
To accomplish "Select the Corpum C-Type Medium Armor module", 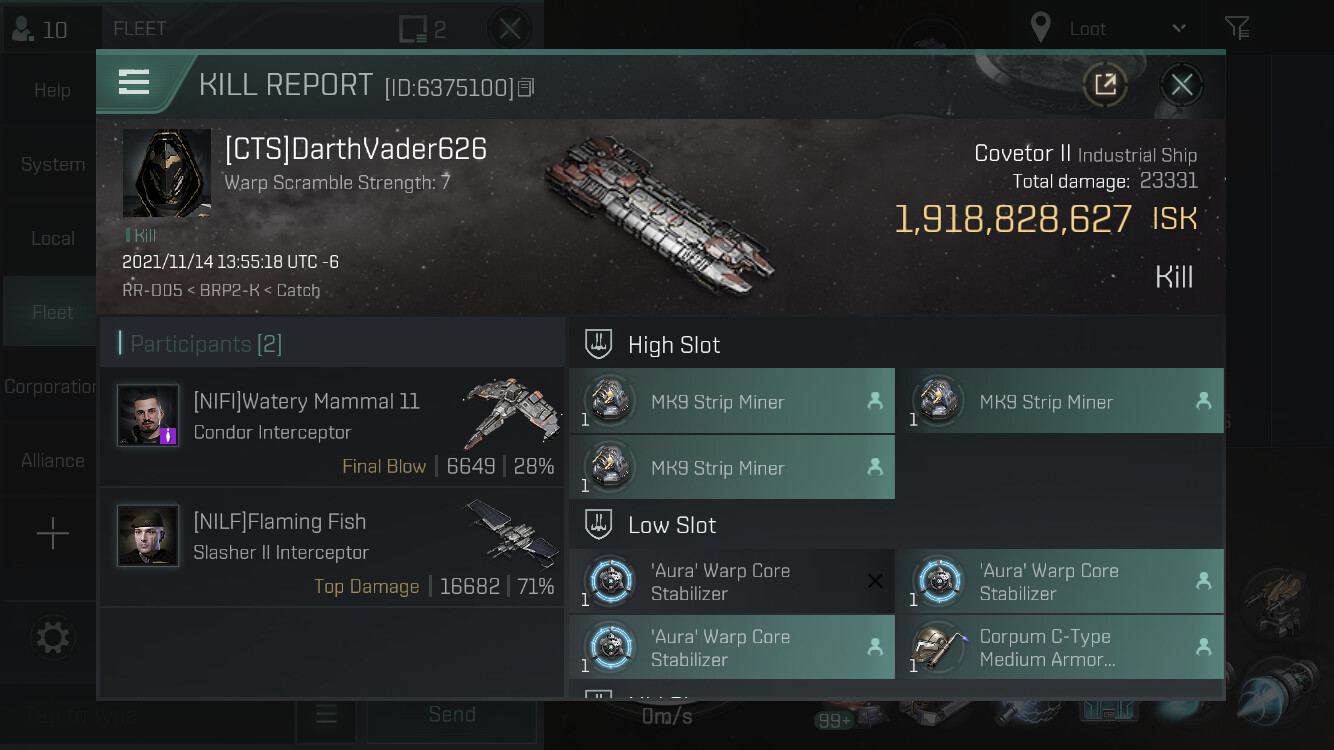I will pyautogui.click(x=1060, y=647).
